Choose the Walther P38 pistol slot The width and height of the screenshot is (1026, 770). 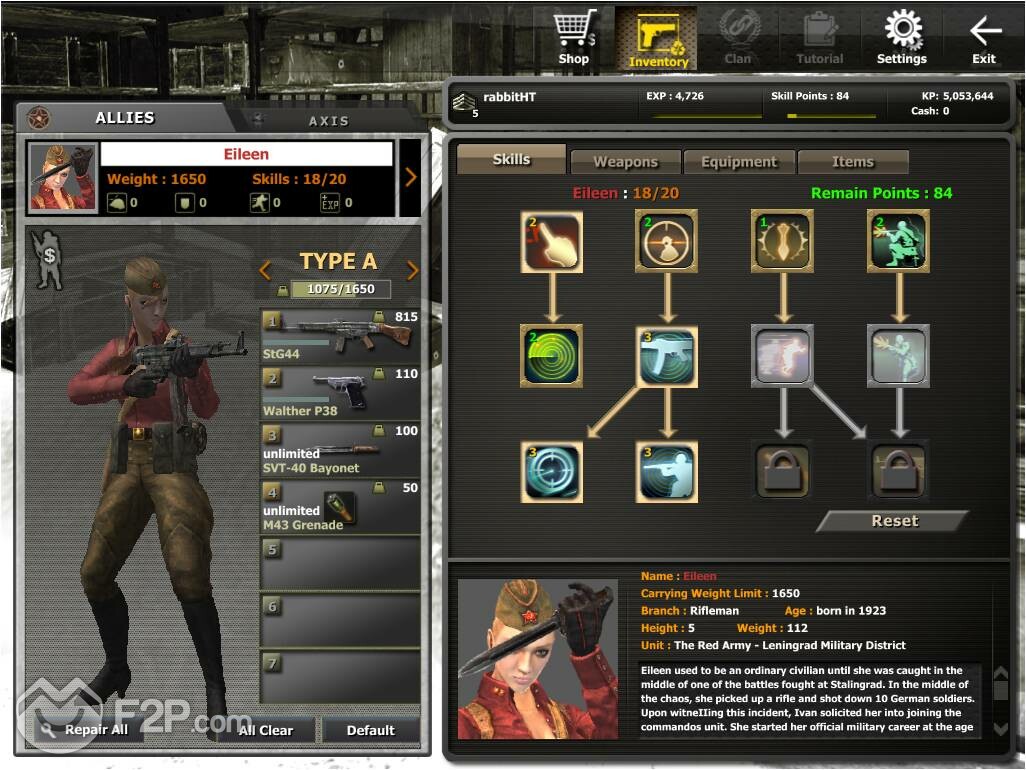pyautogui.click(x=340, y=392)
